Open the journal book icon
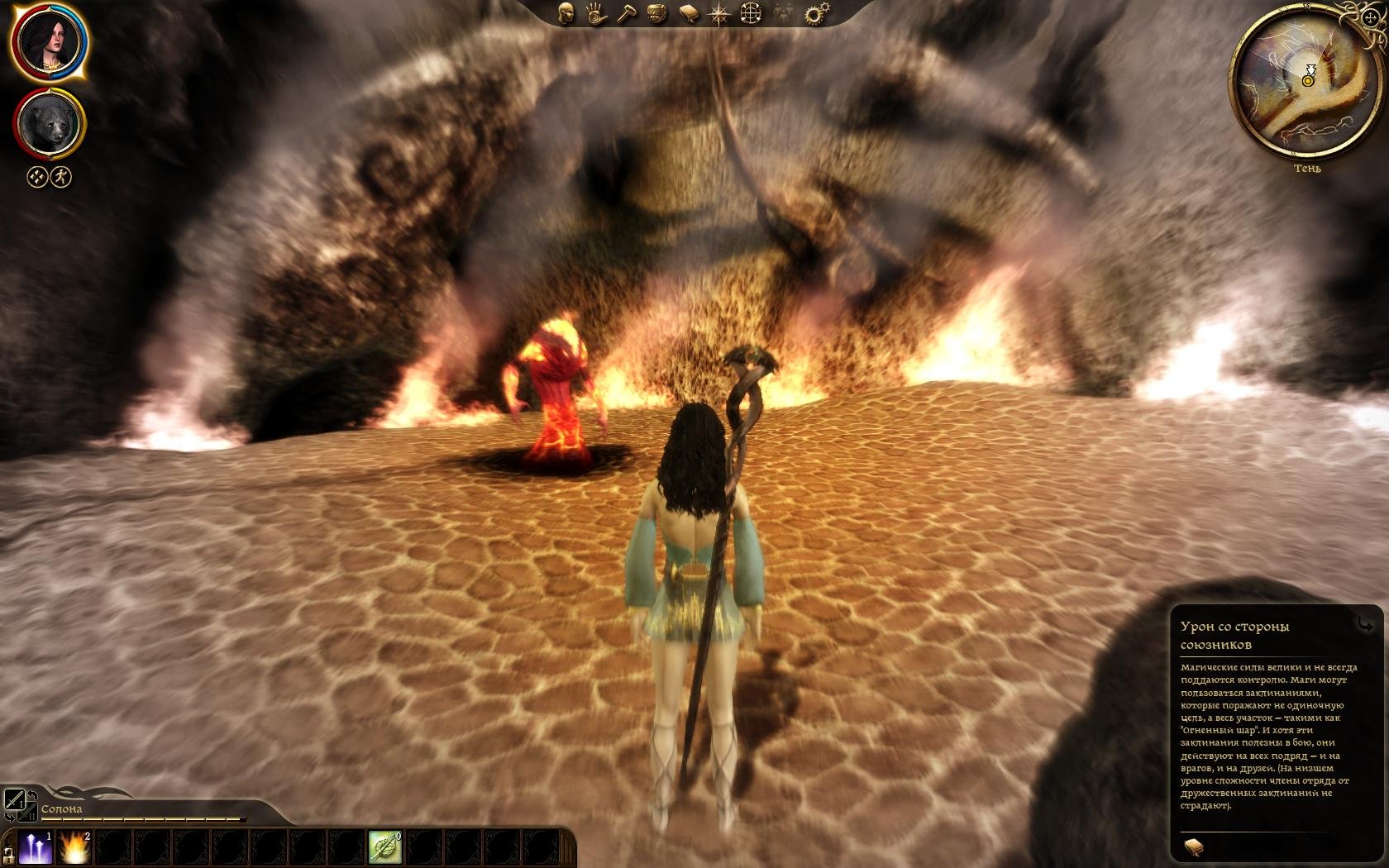 tap(688, 13)
